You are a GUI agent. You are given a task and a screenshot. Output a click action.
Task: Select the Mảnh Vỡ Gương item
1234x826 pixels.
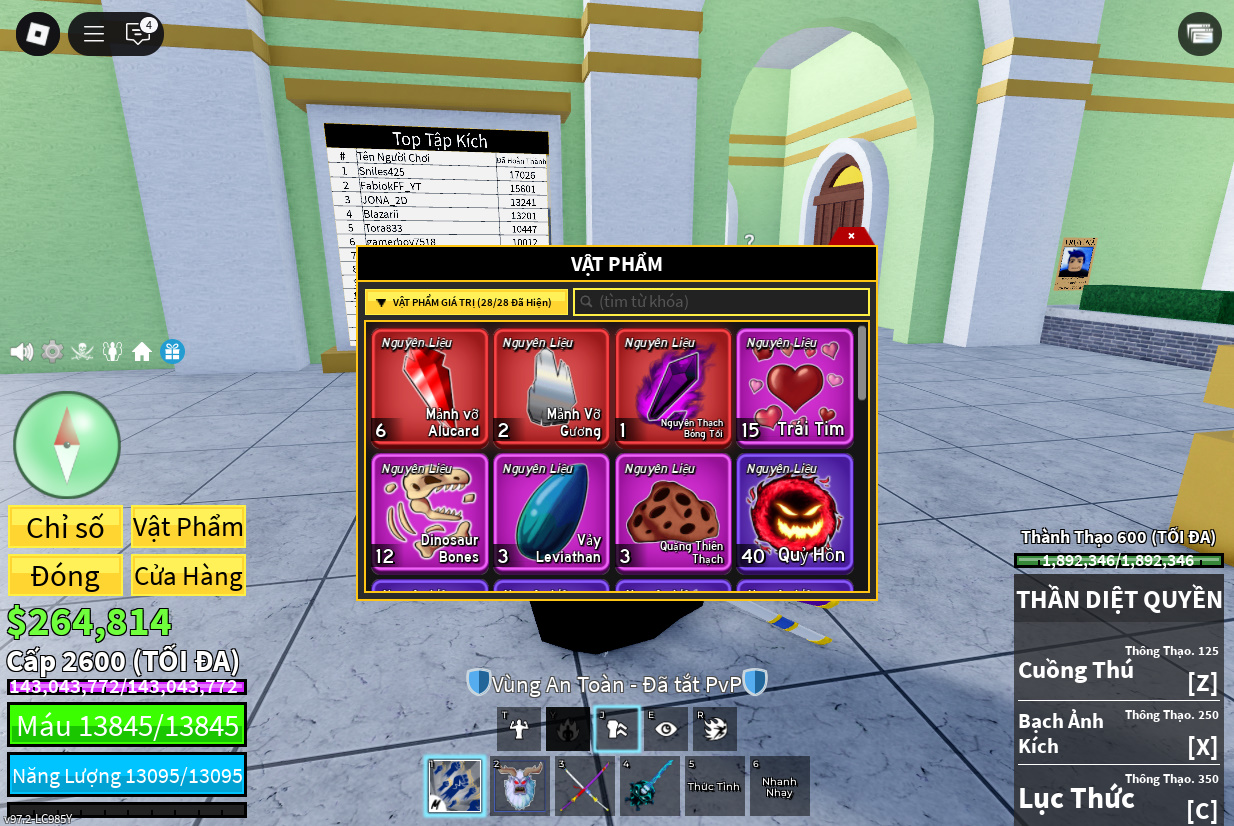tap(552, 386)
